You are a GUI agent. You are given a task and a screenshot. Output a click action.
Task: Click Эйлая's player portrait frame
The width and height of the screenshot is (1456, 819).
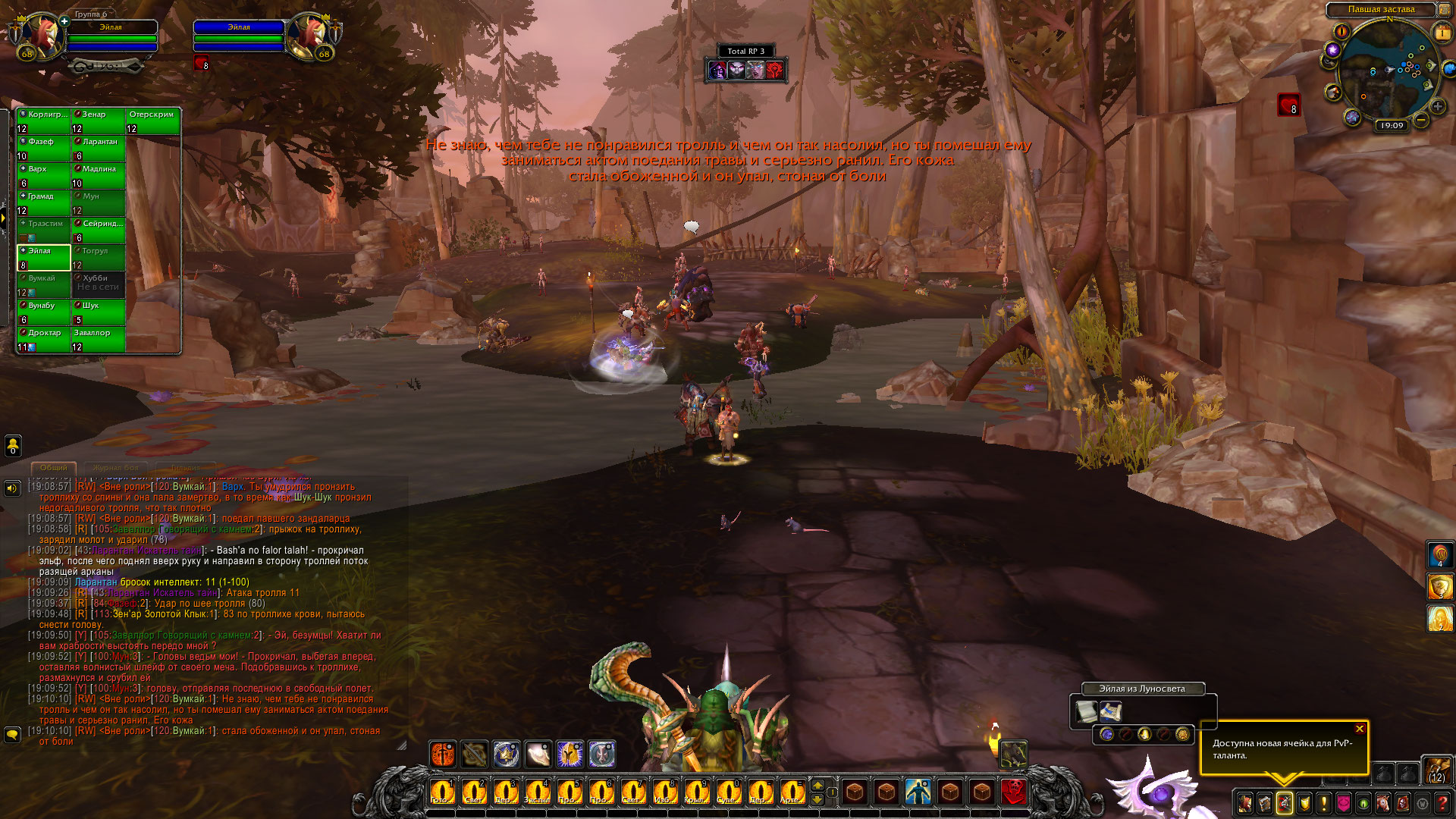click(42, 36)
